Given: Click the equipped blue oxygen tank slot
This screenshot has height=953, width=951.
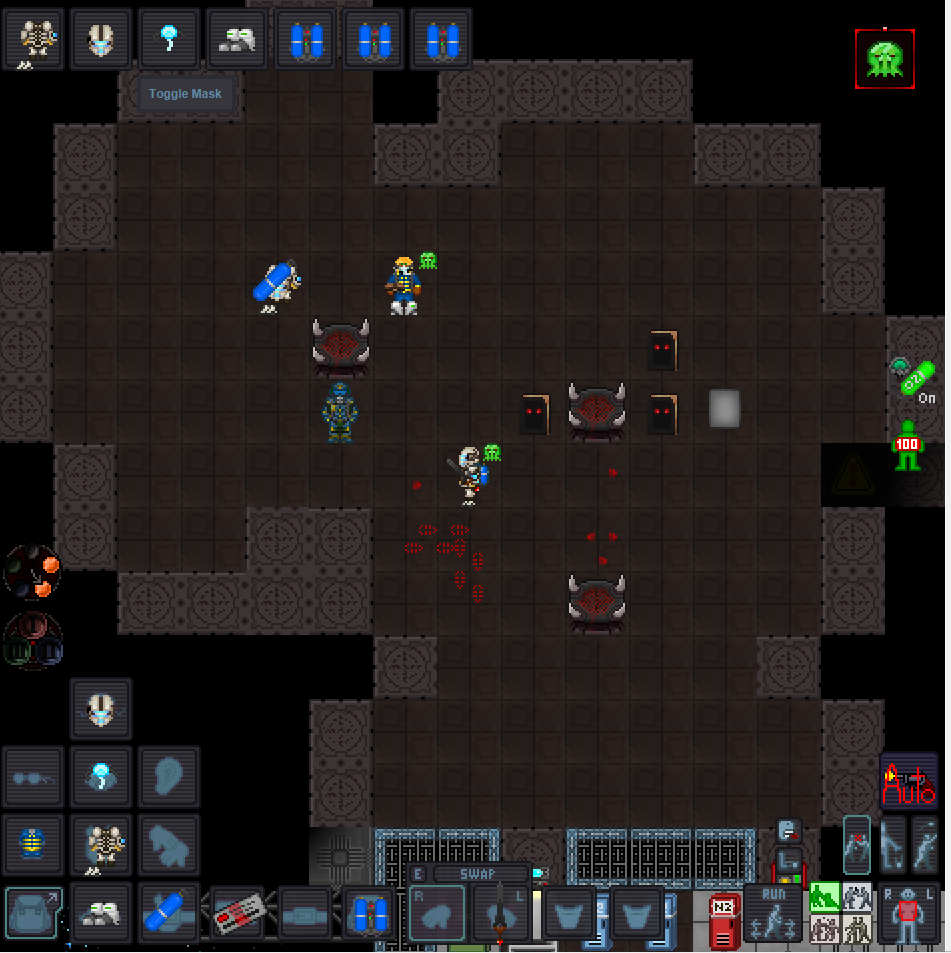Looking at the screenshot, I should pos(169,913).
